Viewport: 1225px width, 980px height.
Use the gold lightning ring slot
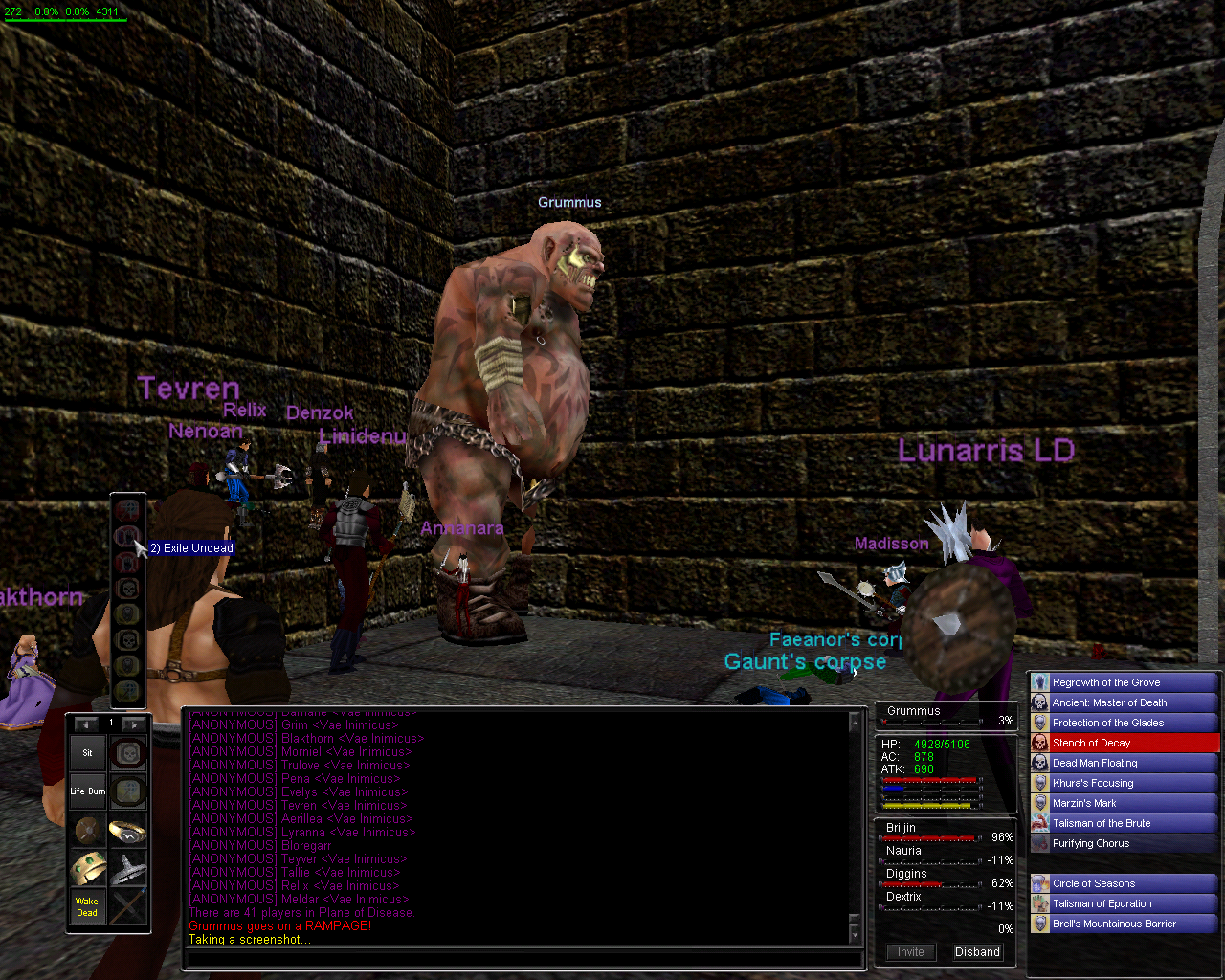[x=127, y=830]
